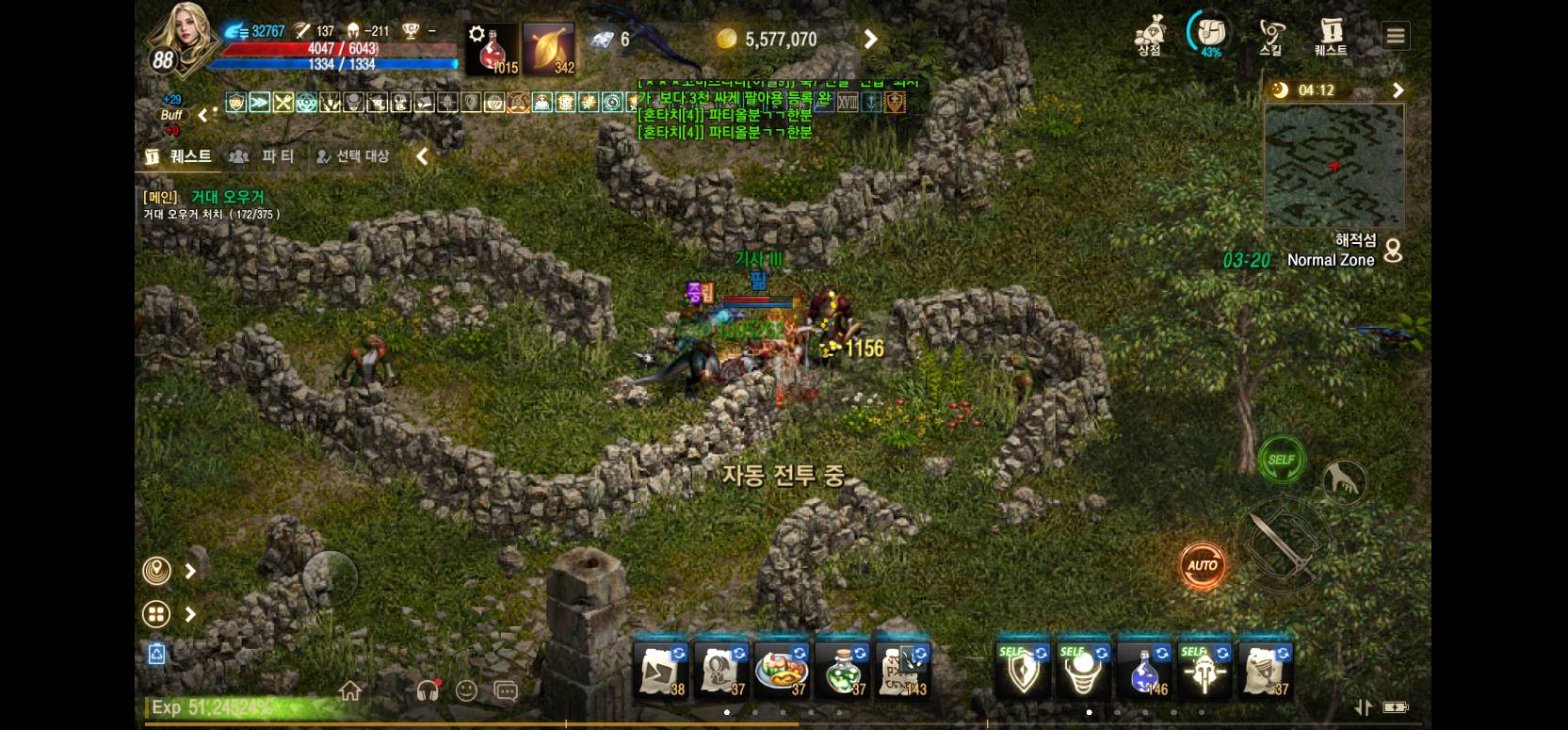
Task: Open the 상점 shop menu
Action: pos(1149,38)
